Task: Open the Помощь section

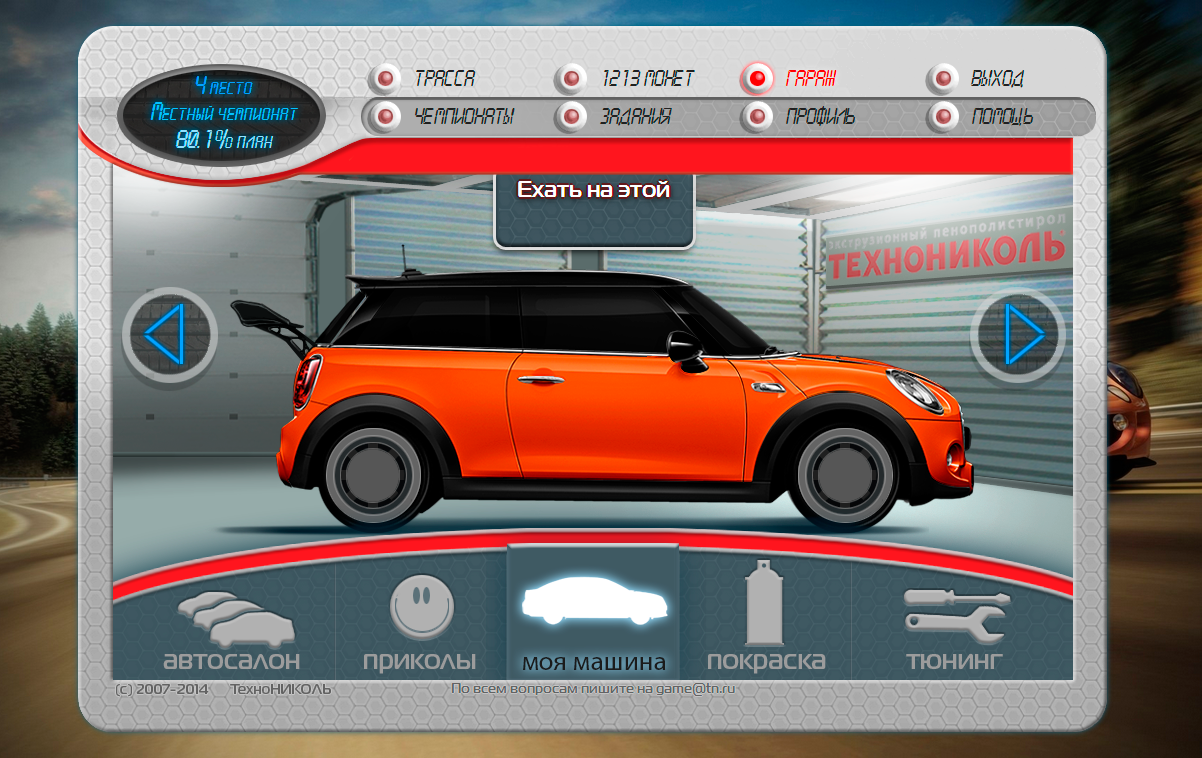Action: pos(1000,117)
